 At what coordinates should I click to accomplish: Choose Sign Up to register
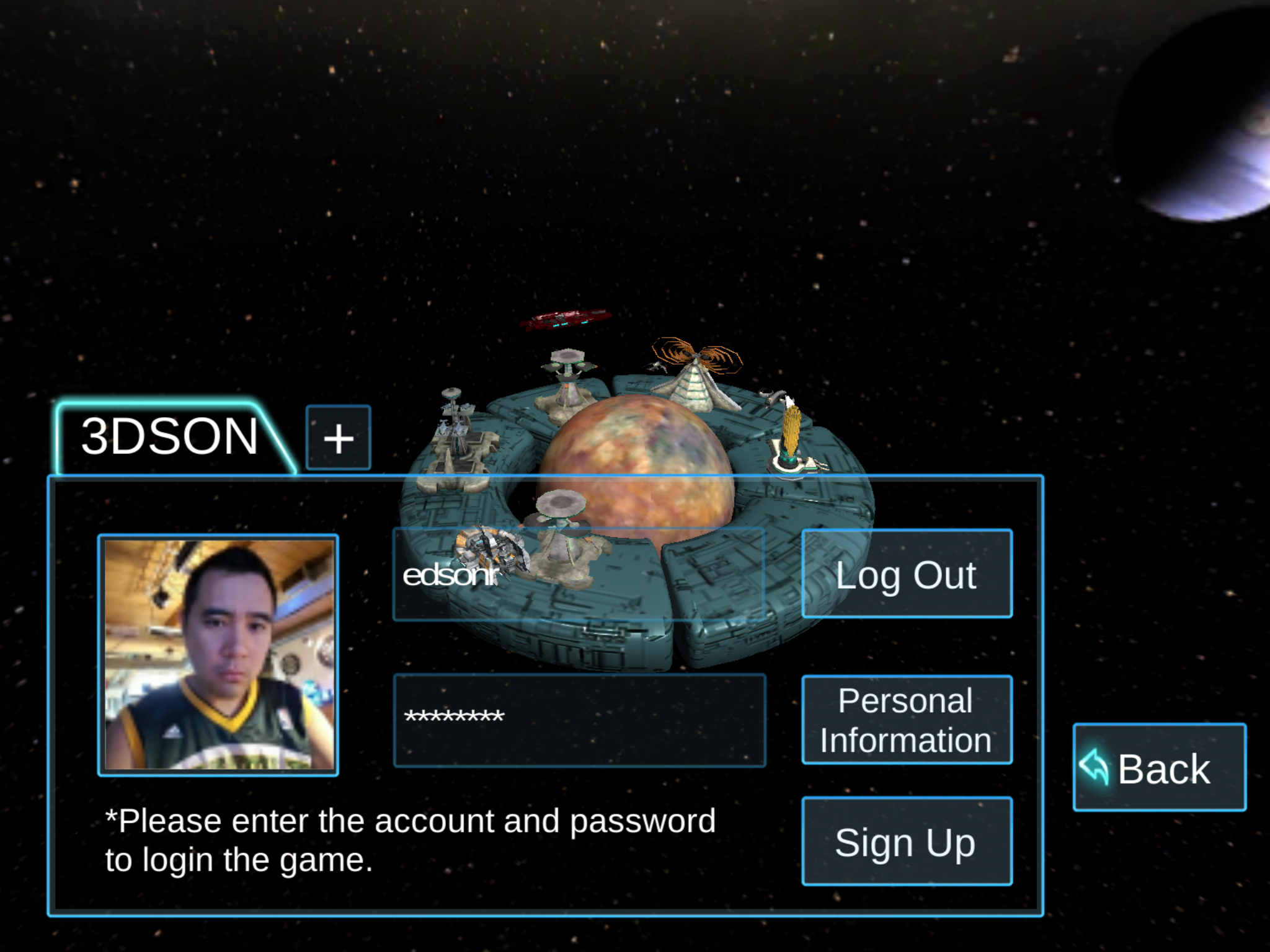point(907,841)
